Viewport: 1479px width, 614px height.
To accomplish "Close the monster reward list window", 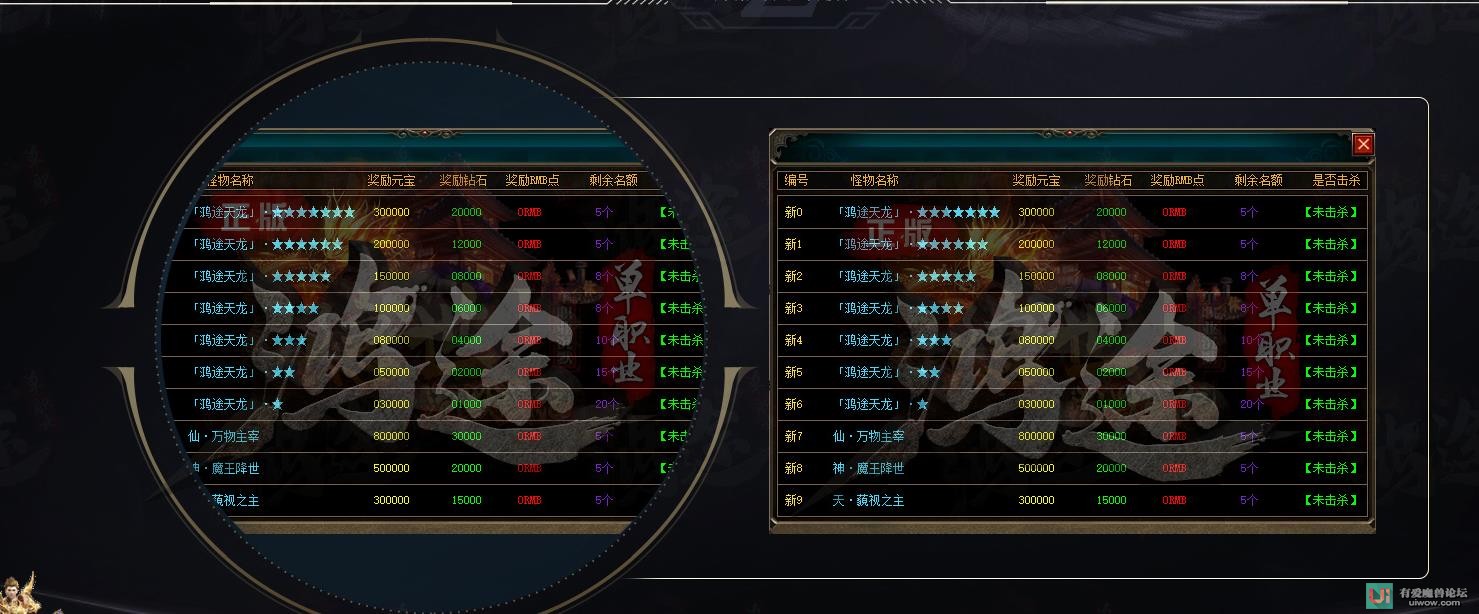I will point(1363,144).
